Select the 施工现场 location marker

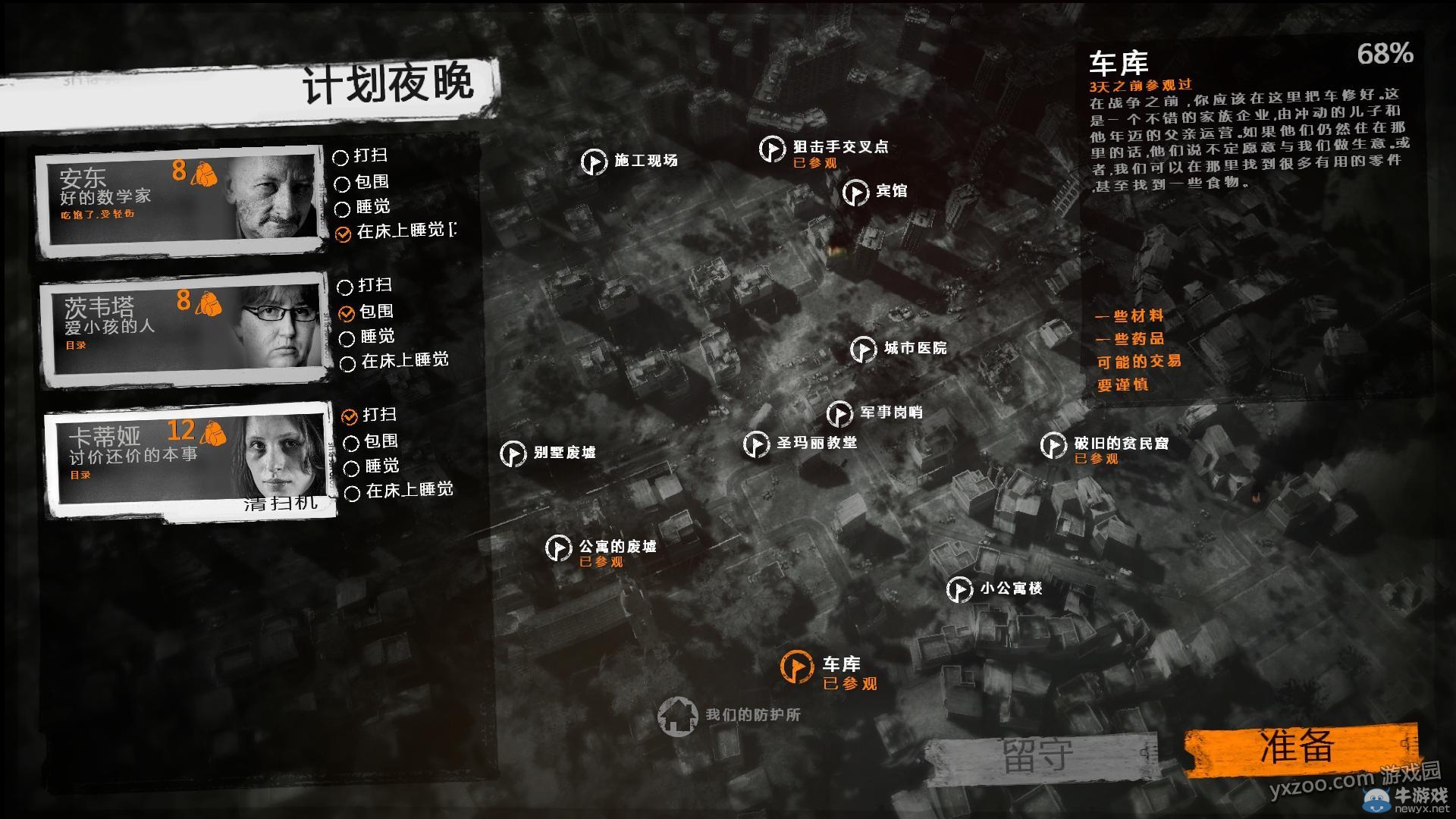(594, 162)
